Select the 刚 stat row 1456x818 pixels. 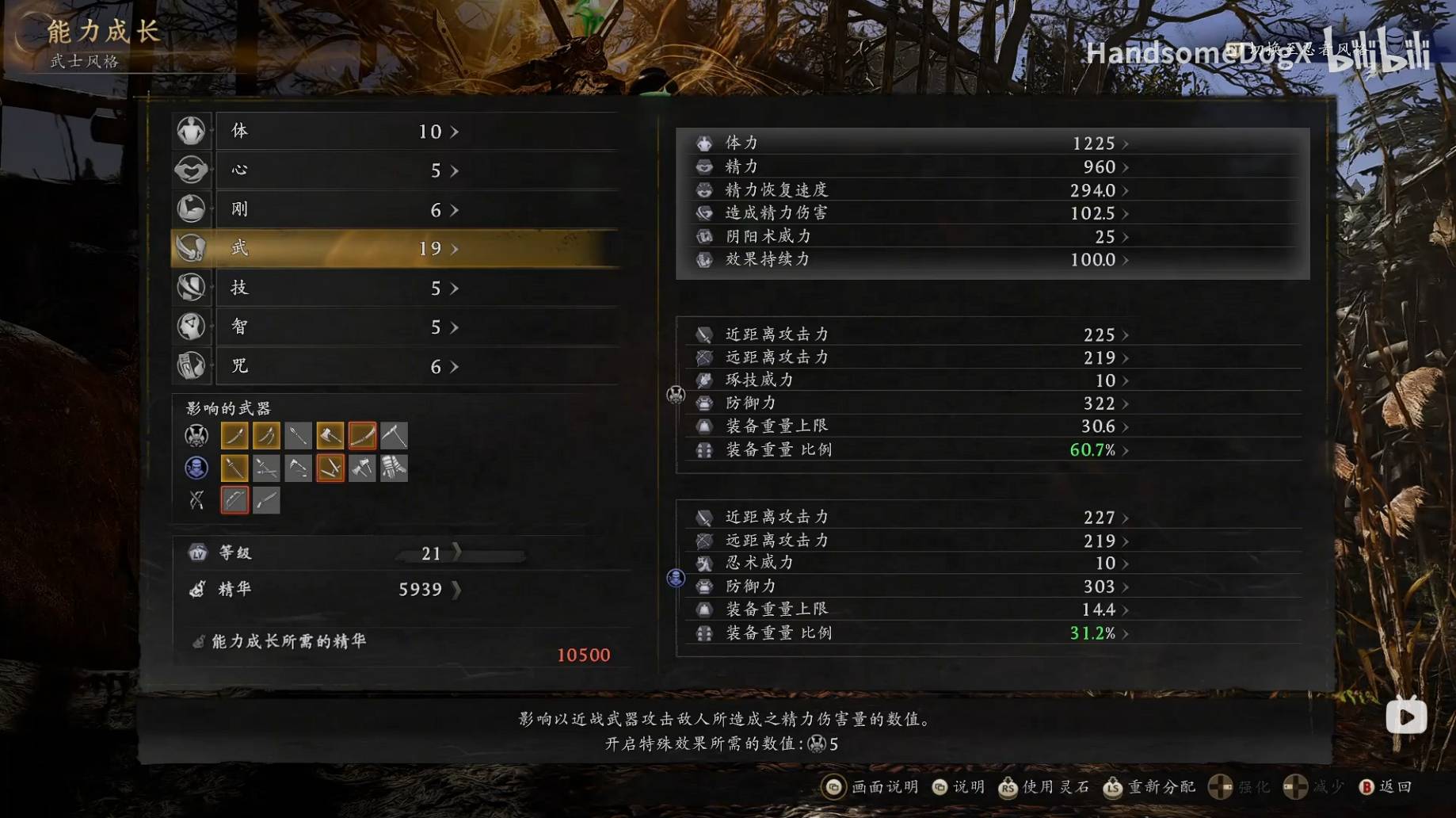394,209
